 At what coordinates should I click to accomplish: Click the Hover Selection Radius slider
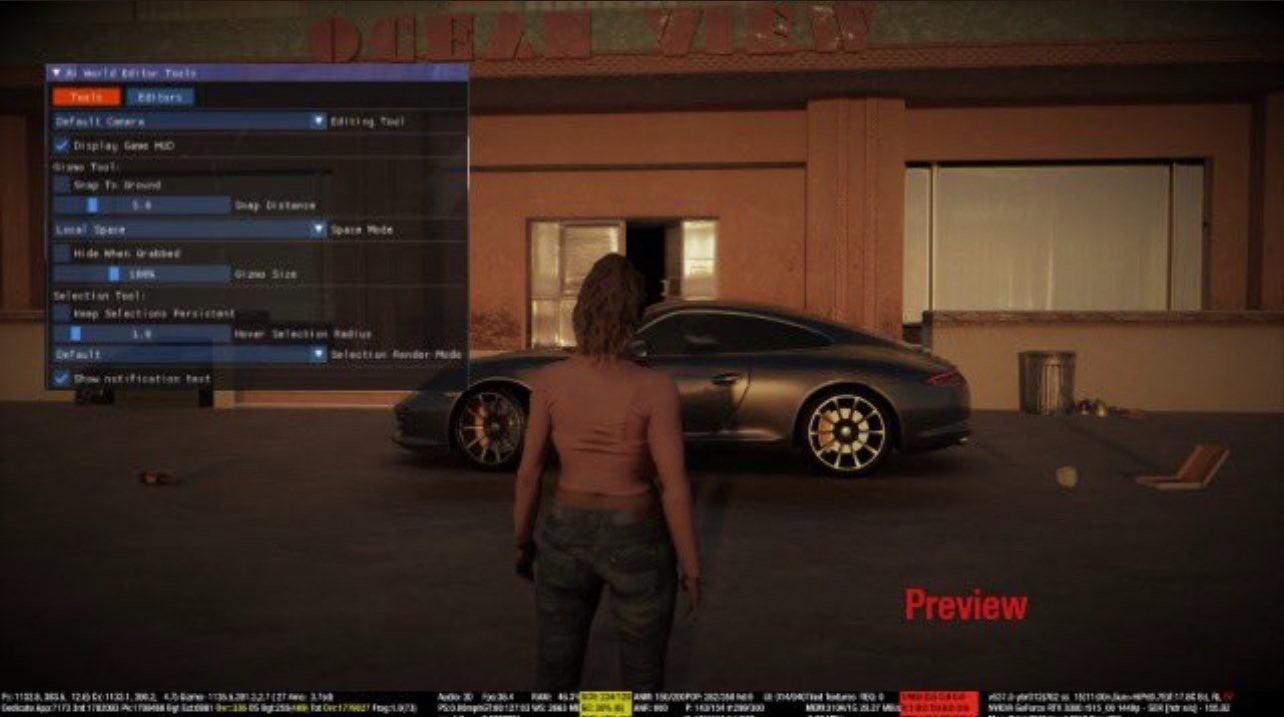pos(141,333)
